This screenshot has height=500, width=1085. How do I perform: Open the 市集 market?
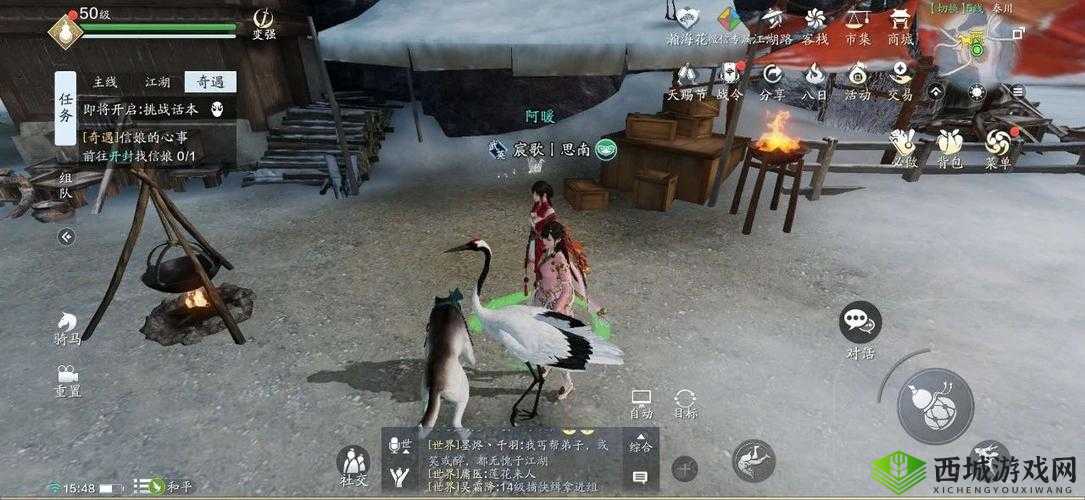point(857,25)
